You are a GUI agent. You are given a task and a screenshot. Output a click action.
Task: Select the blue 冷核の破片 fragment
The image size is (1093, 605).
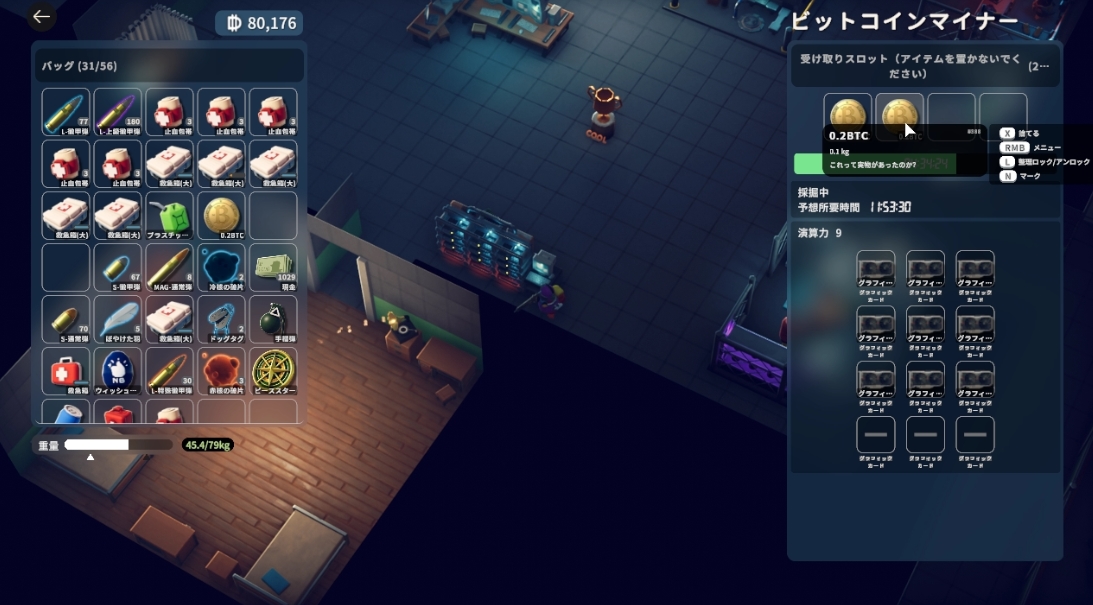(222, 267)
